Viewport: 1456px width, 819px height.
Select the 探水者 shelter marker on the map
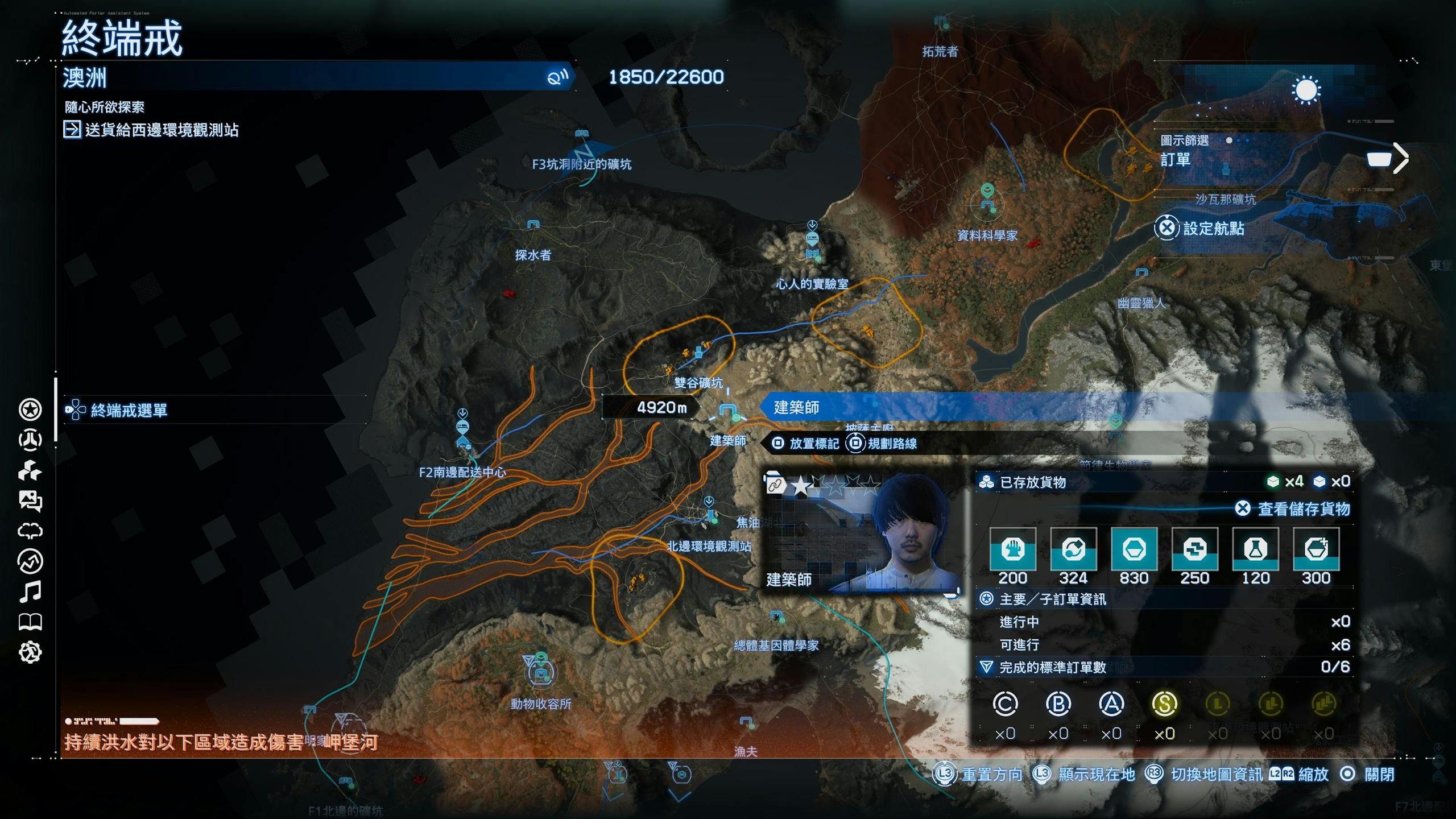533,225
